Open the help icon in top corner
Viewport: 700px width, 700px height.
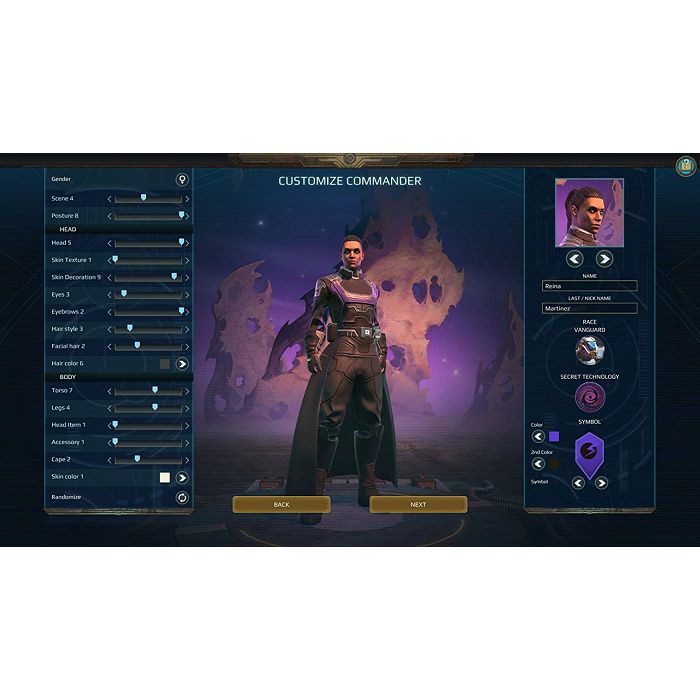click(686, 166)
